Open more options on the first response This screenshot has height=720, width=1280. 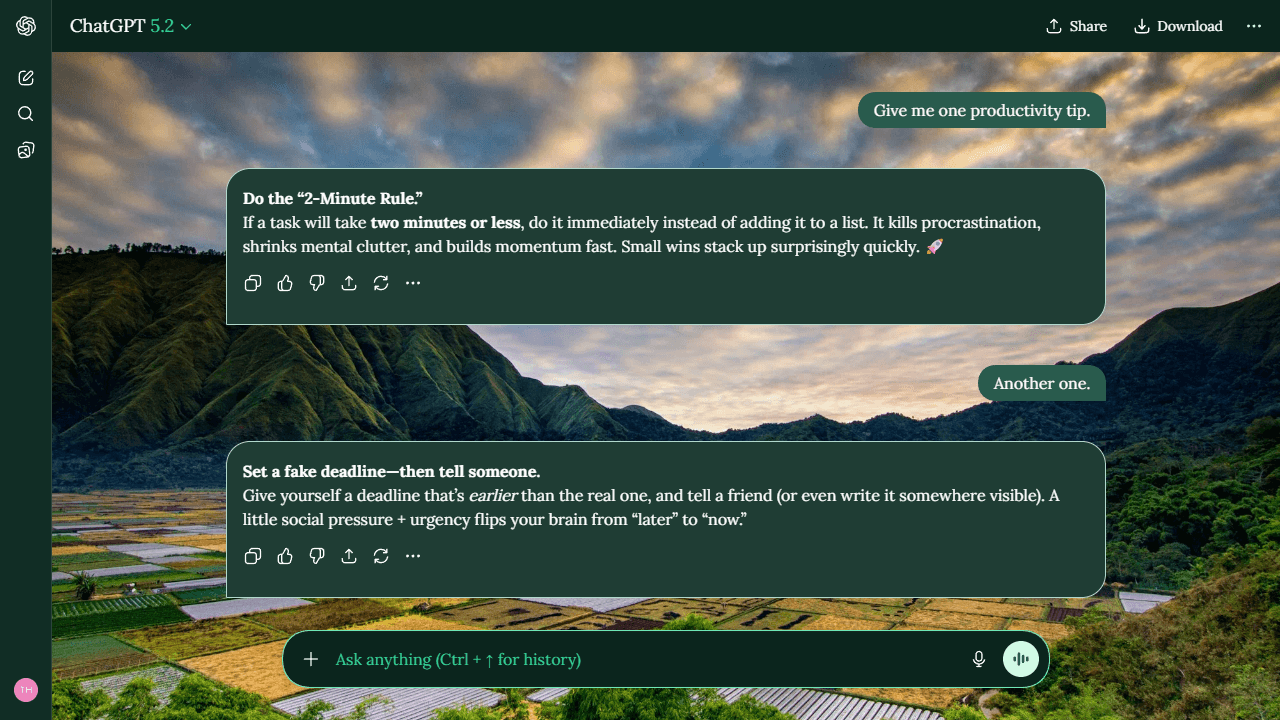(x=413, y=283)
